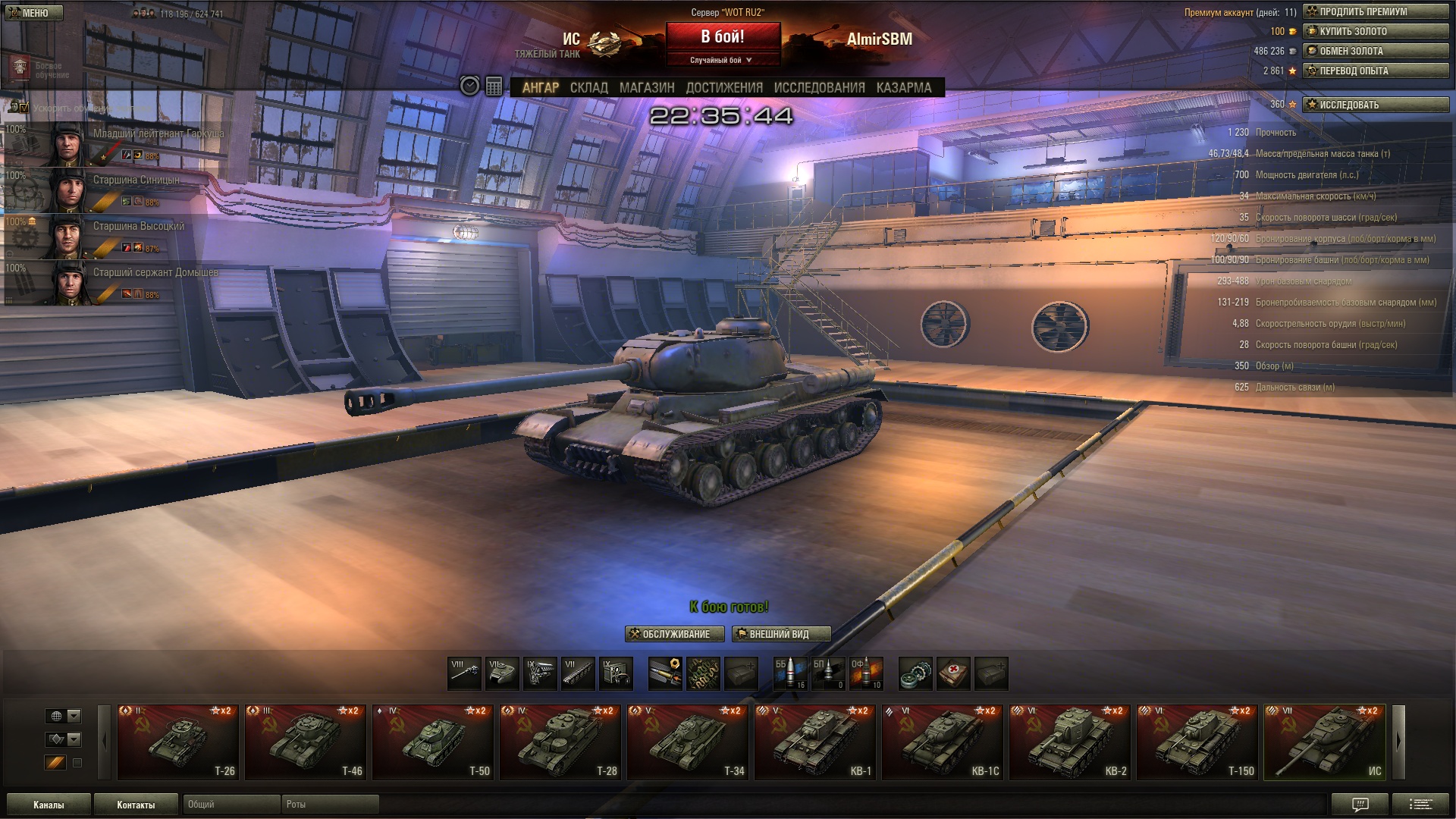Open the ОБСЛУЖИВАНИЕ service window

[x=674, y=634]
